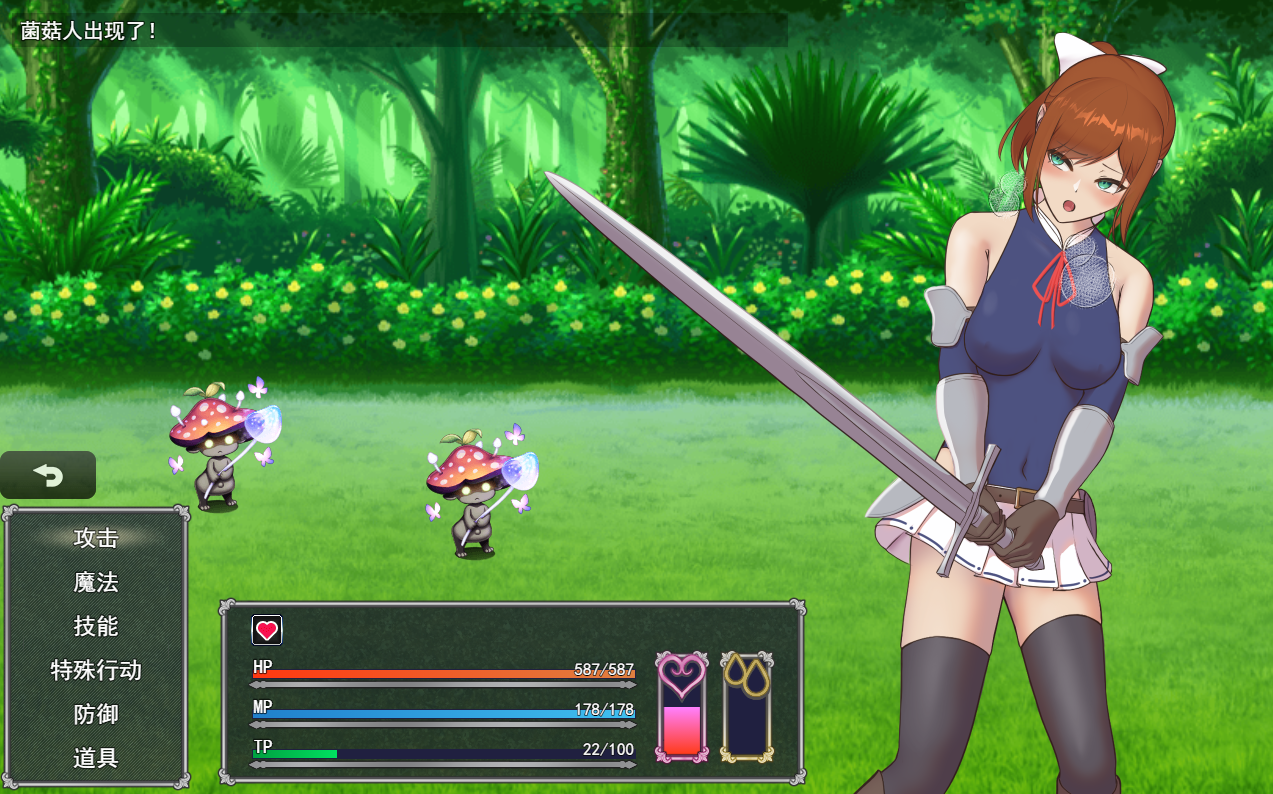Open the 道具 (Items) menu
Image resolution: width=1273 pixels, height=794 pixels.
pyautogui.click(x=96, y=758)
